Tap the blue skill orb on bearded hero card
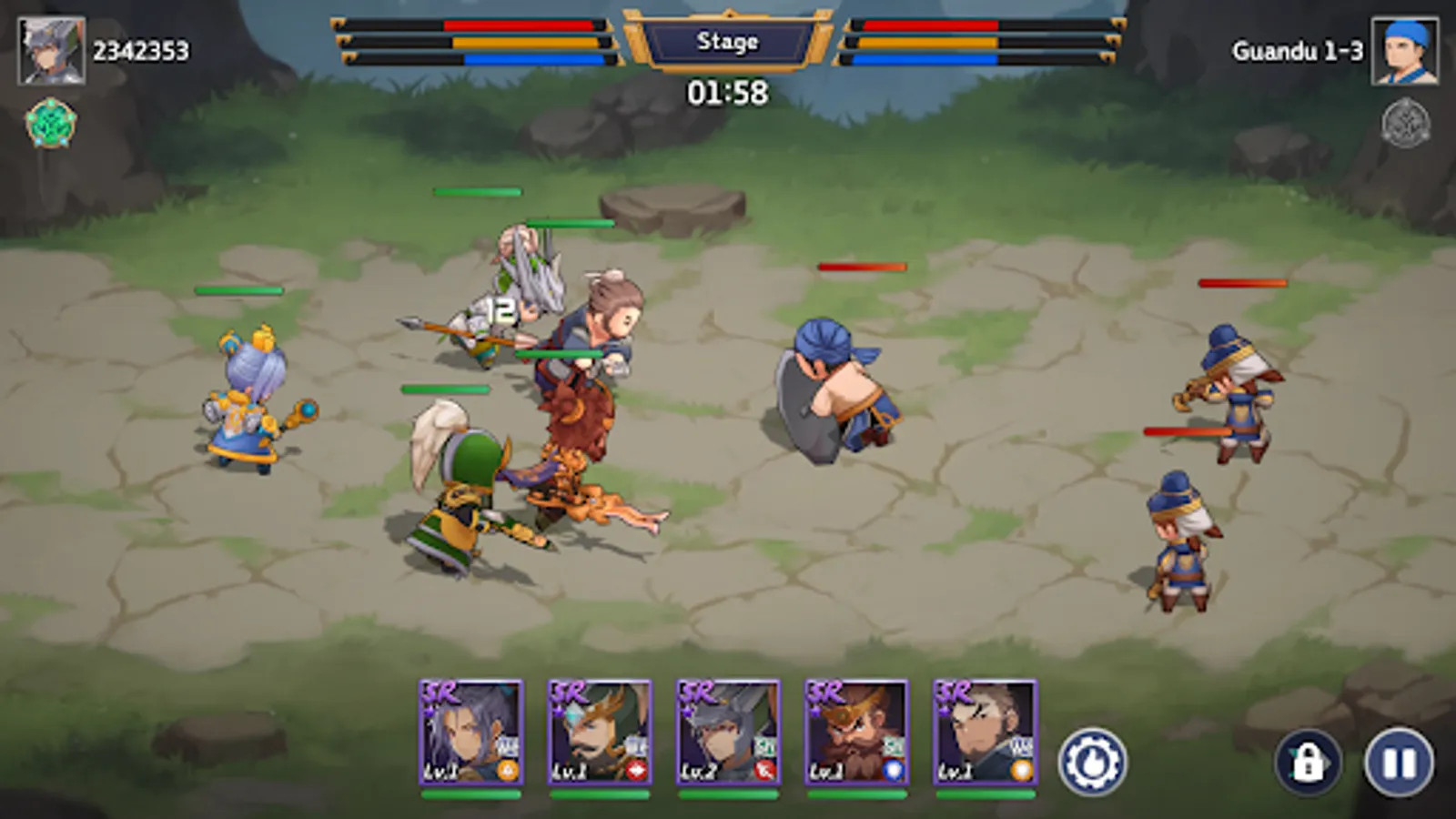 (x=895, y=769)
